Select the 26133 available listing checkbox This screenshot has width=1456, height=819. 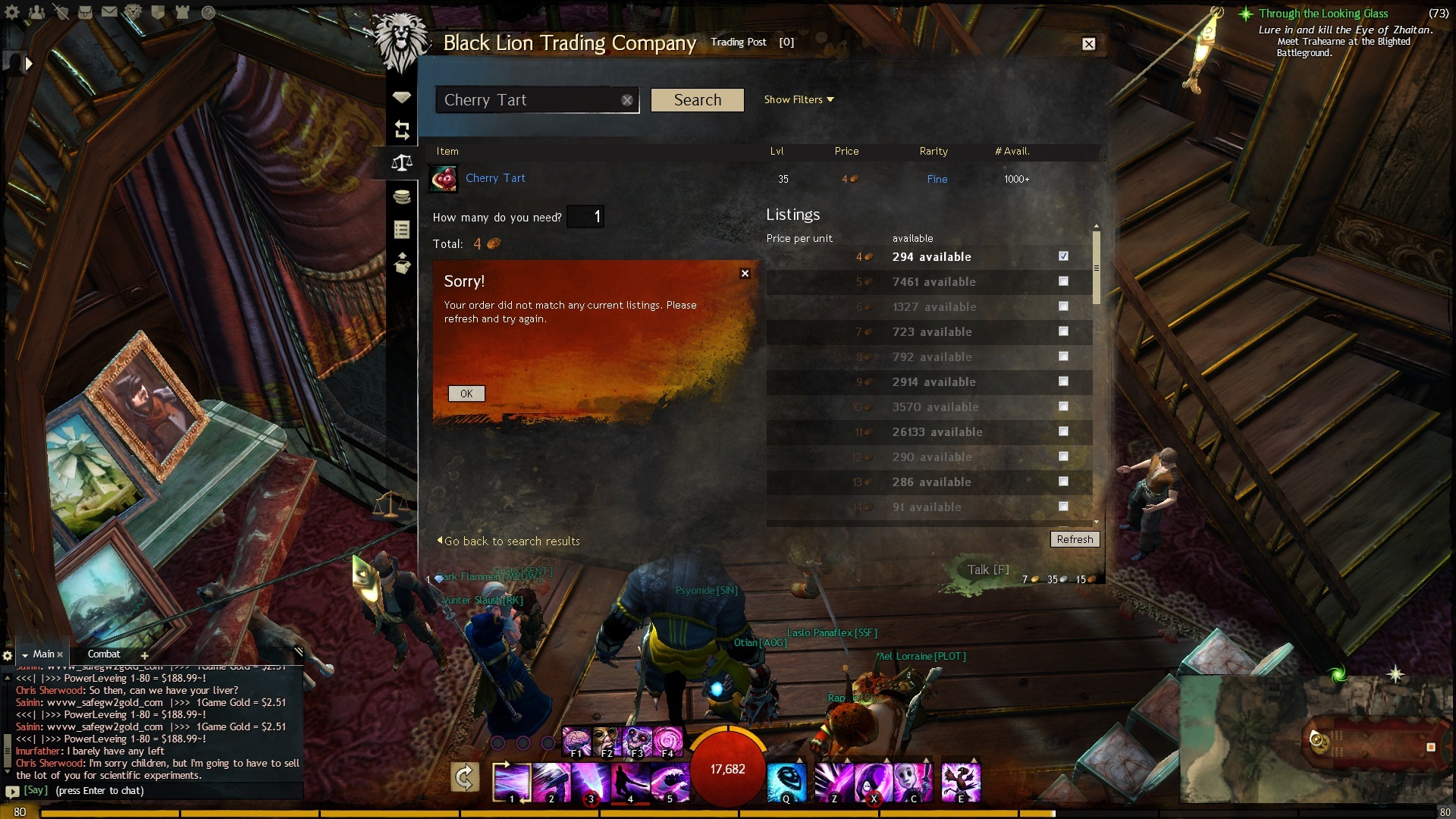[1063, 431]
